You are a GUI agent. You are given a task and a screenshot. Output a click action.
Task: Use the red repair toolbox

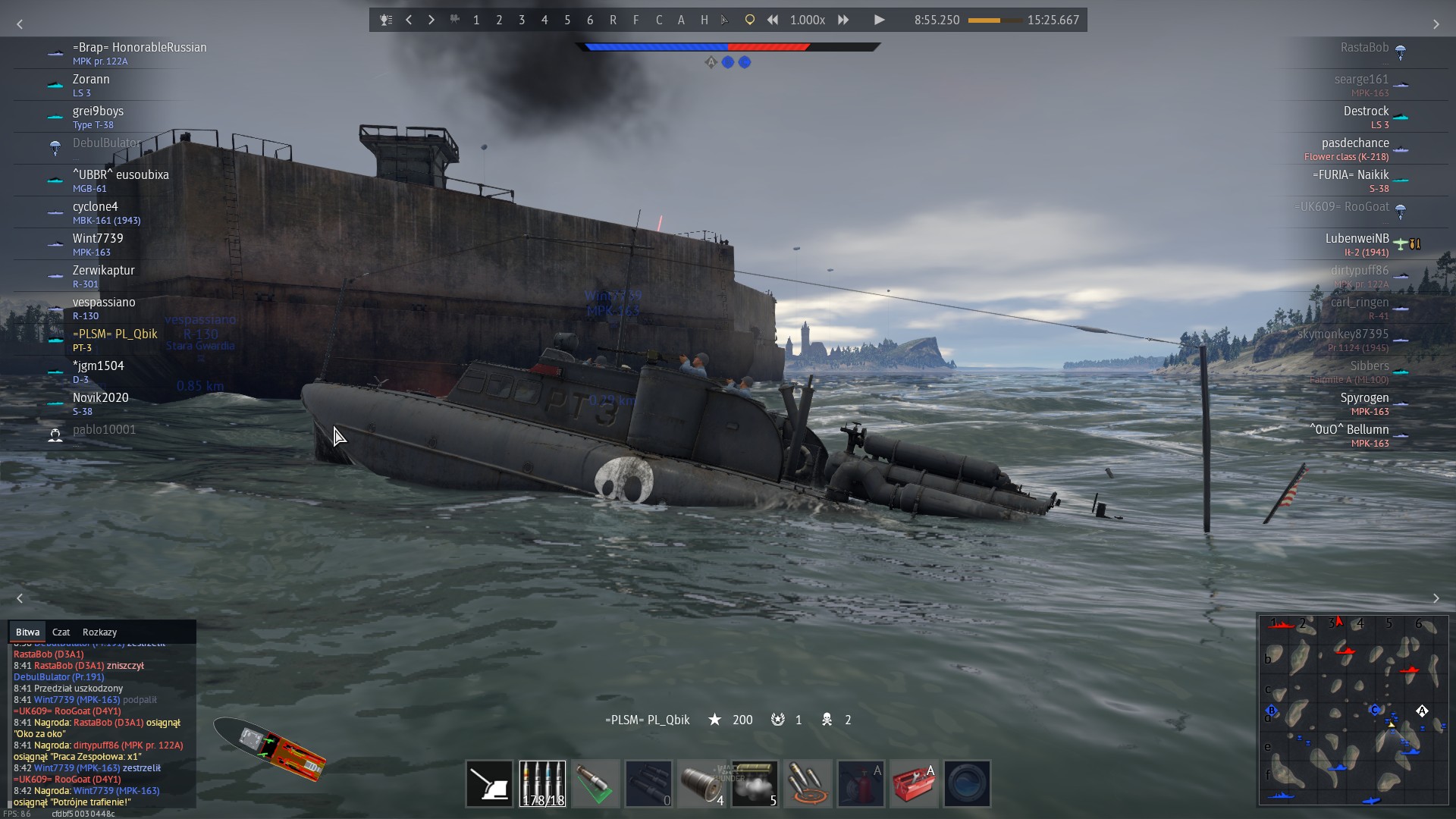pos(914,783)
